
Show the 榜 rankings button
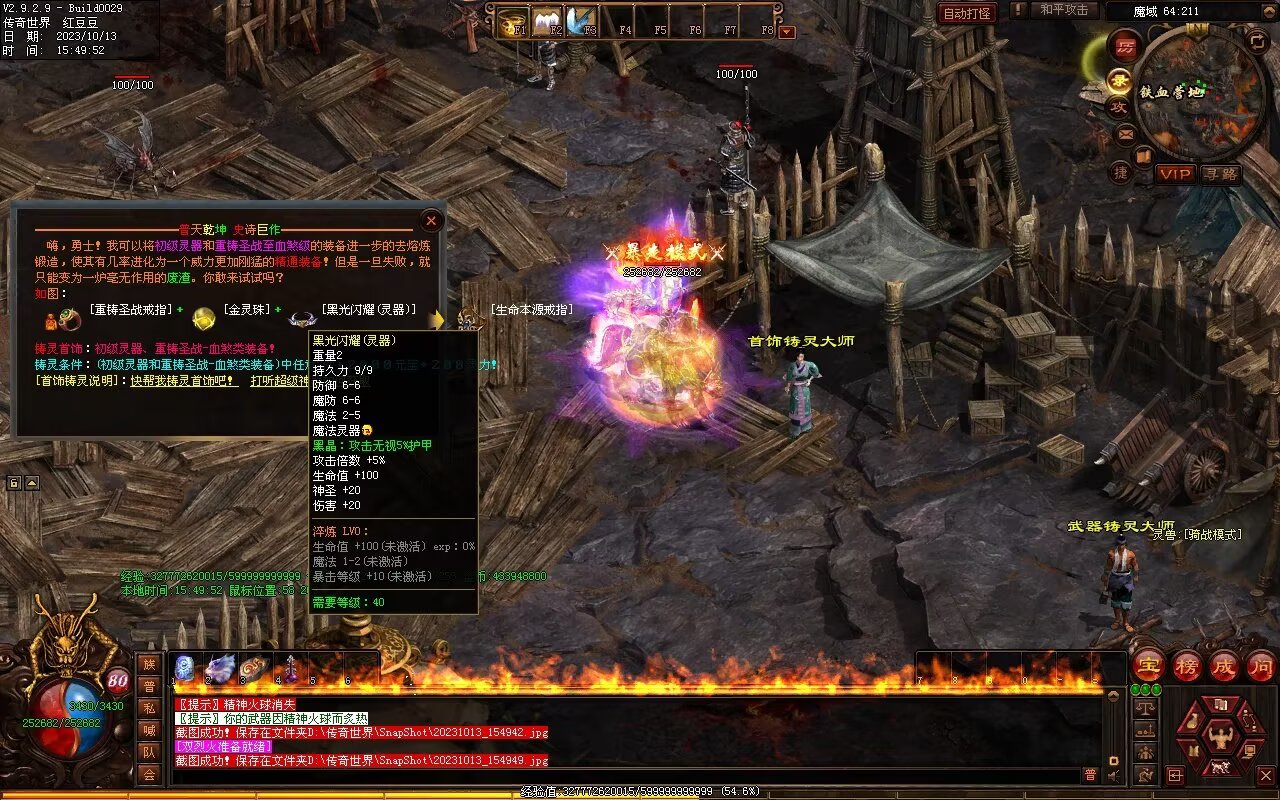pyautogui.click(x=1187, y=666)
